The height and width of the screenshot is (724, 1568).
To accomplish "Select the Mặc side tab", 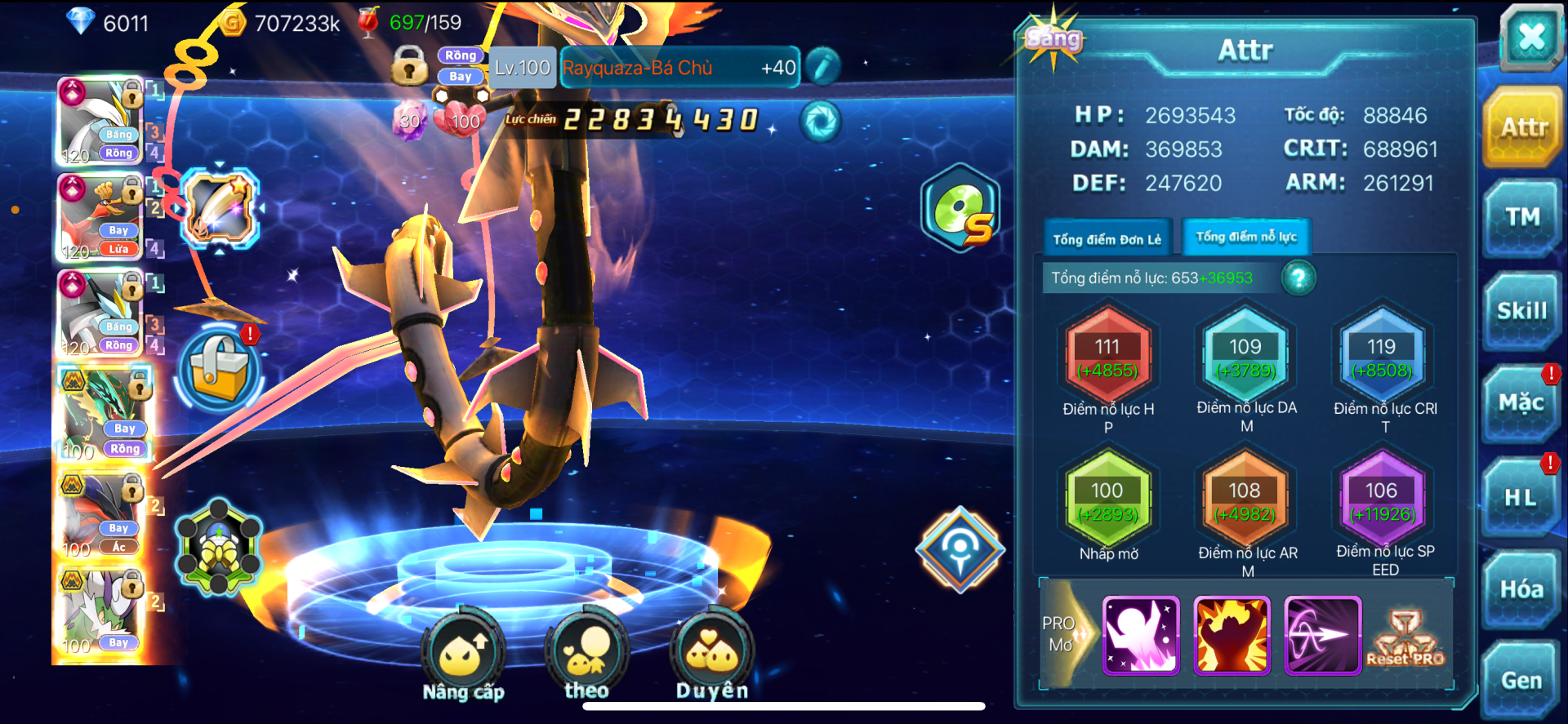I will (x=1521, y=403).
